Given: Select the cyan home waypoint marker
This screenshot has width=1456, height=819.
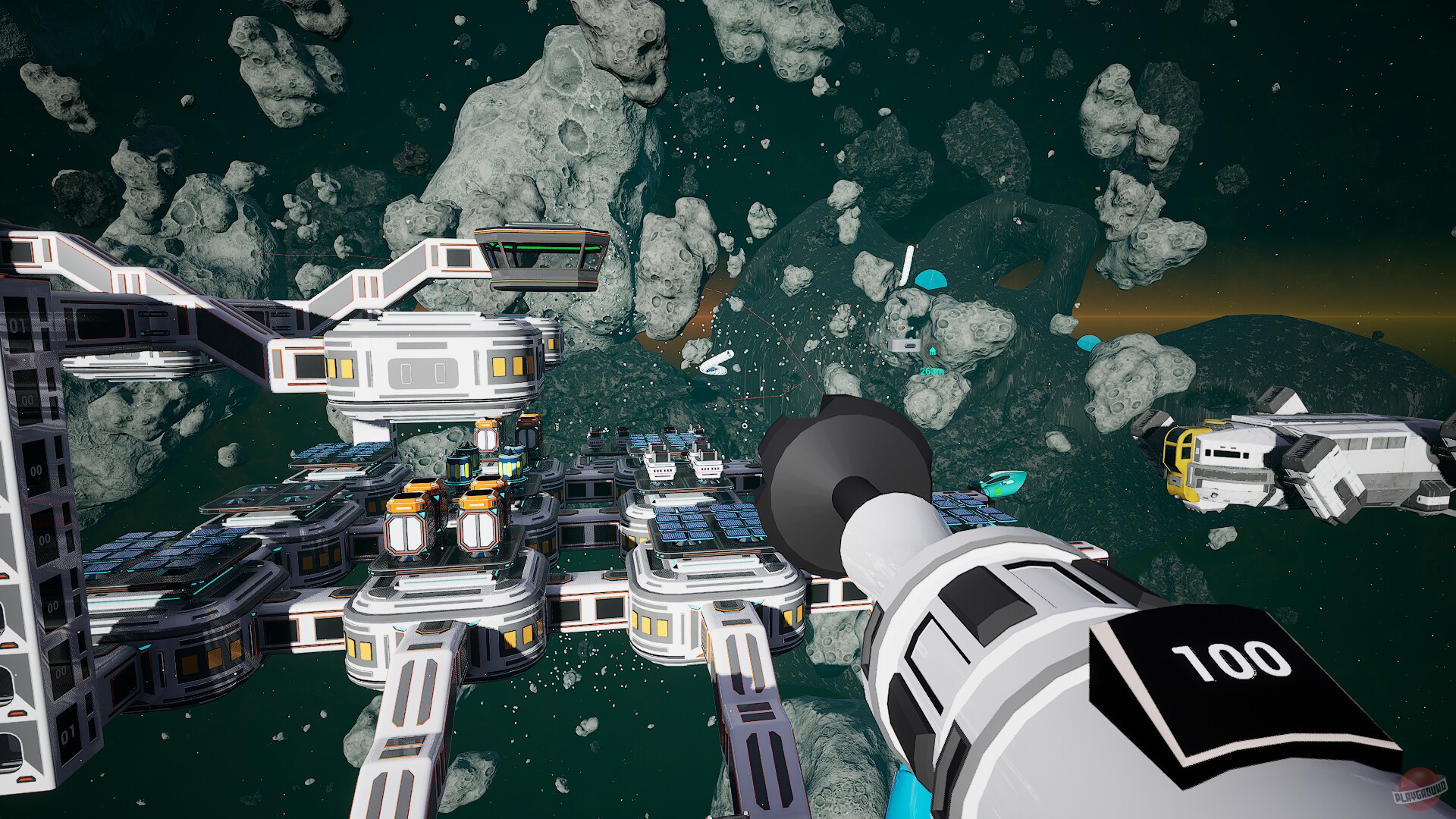Looking at the screenshot, I should coord(931,350).
